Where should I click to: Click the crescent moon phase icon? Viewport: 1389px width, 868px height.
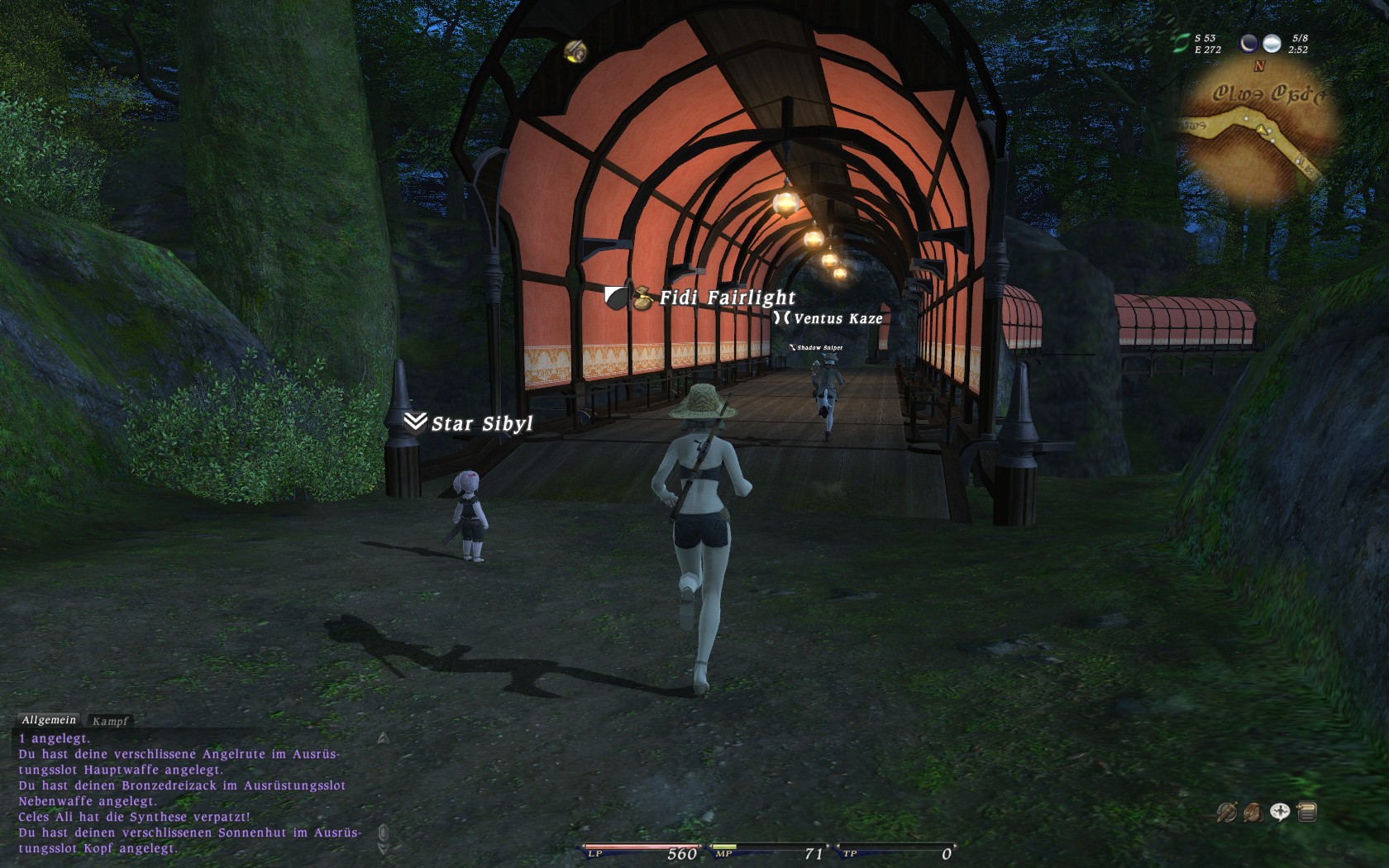(x=1249, y=43)
